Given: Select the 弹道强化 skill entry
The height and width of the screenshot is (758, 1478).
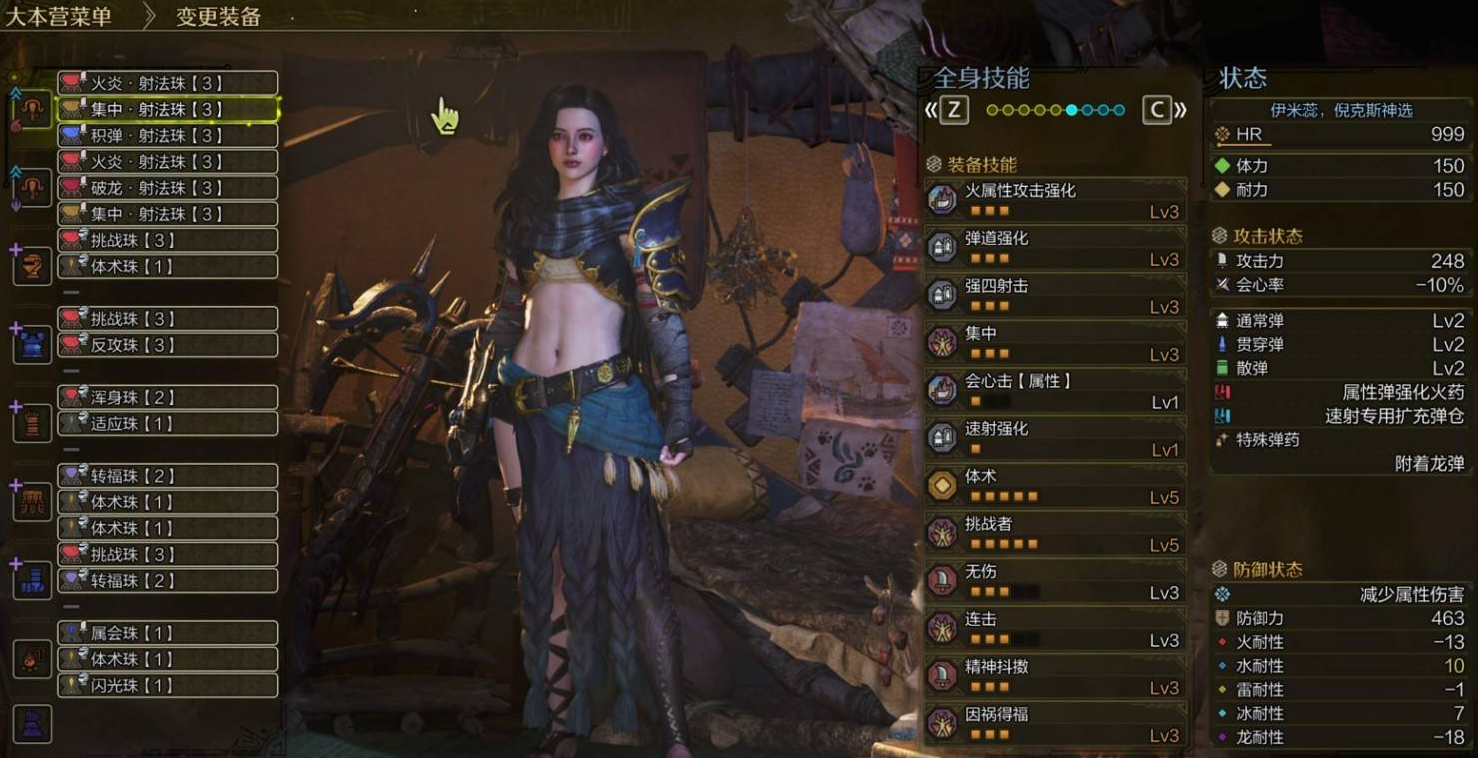Looking at the screenshot, I should click(x=1056, y=248).
